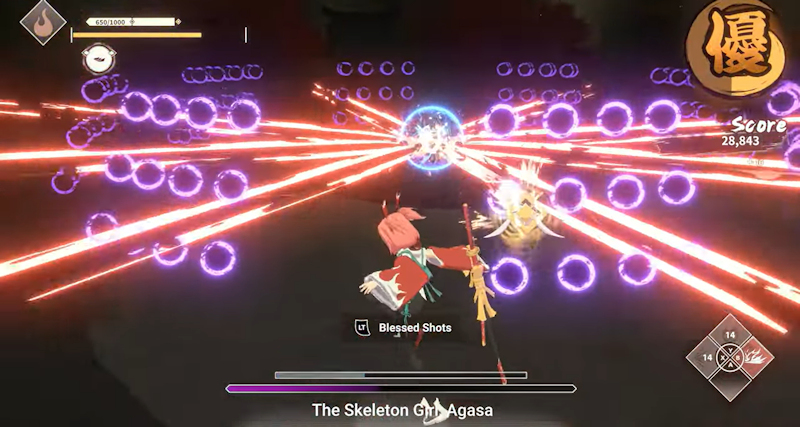Activate the red flame skill slot
Viewport: 800px width, 427px height.
click(754, 357)
